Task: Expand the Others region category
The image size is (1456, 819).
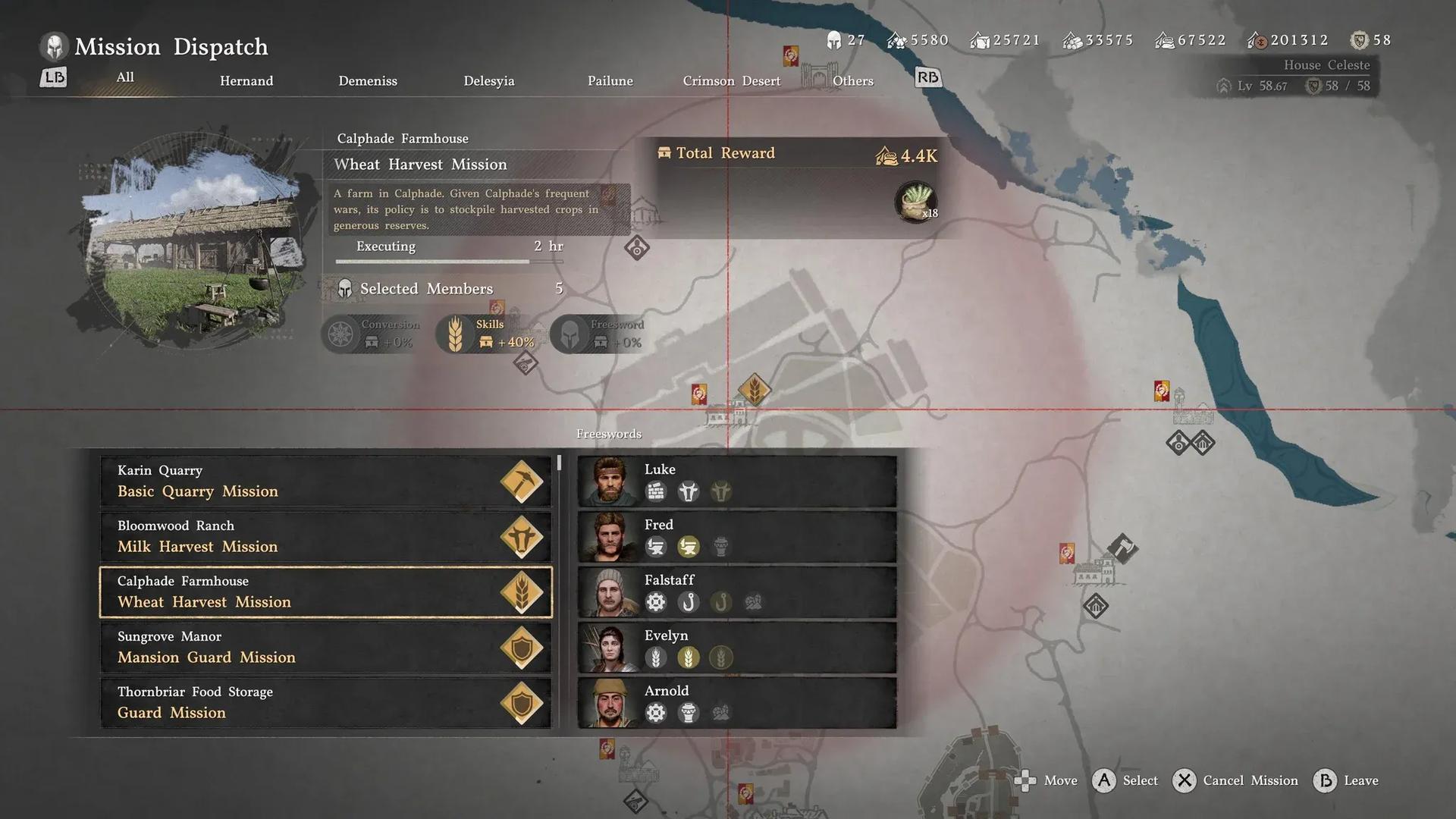Action: tap(852, 80)
